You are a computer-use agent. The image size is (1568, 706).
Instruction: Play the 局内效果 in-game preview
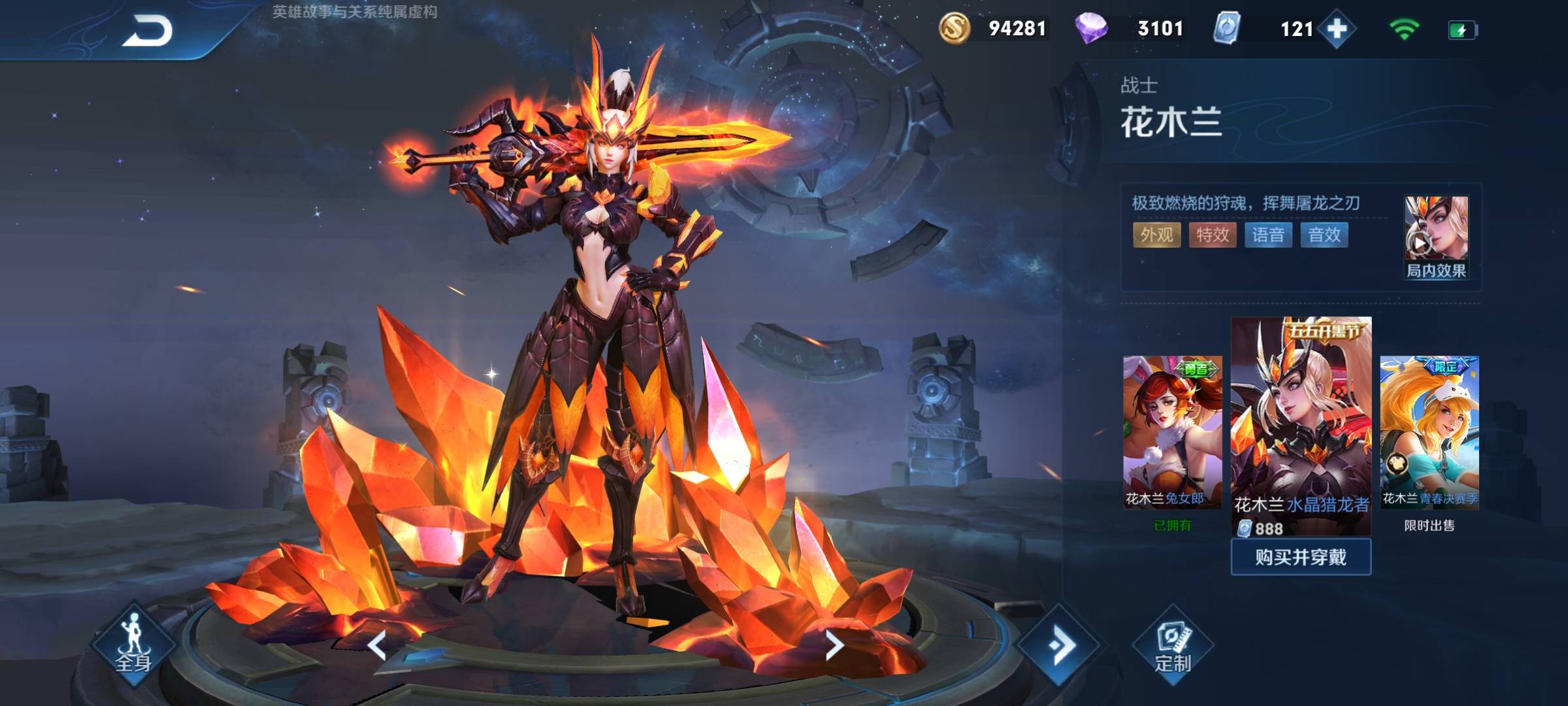(x=1435, y=237)
